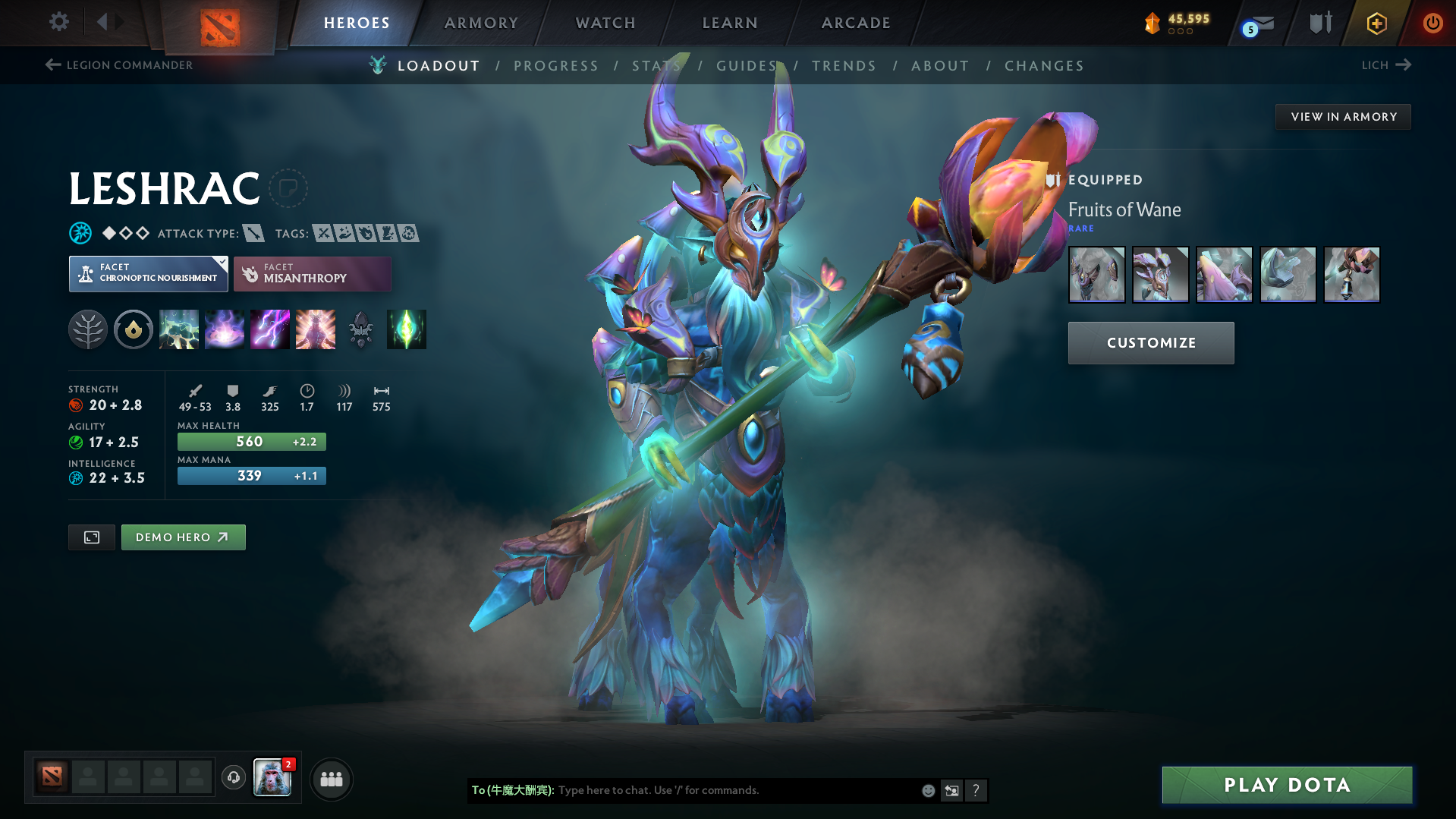
Task: Select Leshrac's Split Earth ability icon
Action: (179, 329)
